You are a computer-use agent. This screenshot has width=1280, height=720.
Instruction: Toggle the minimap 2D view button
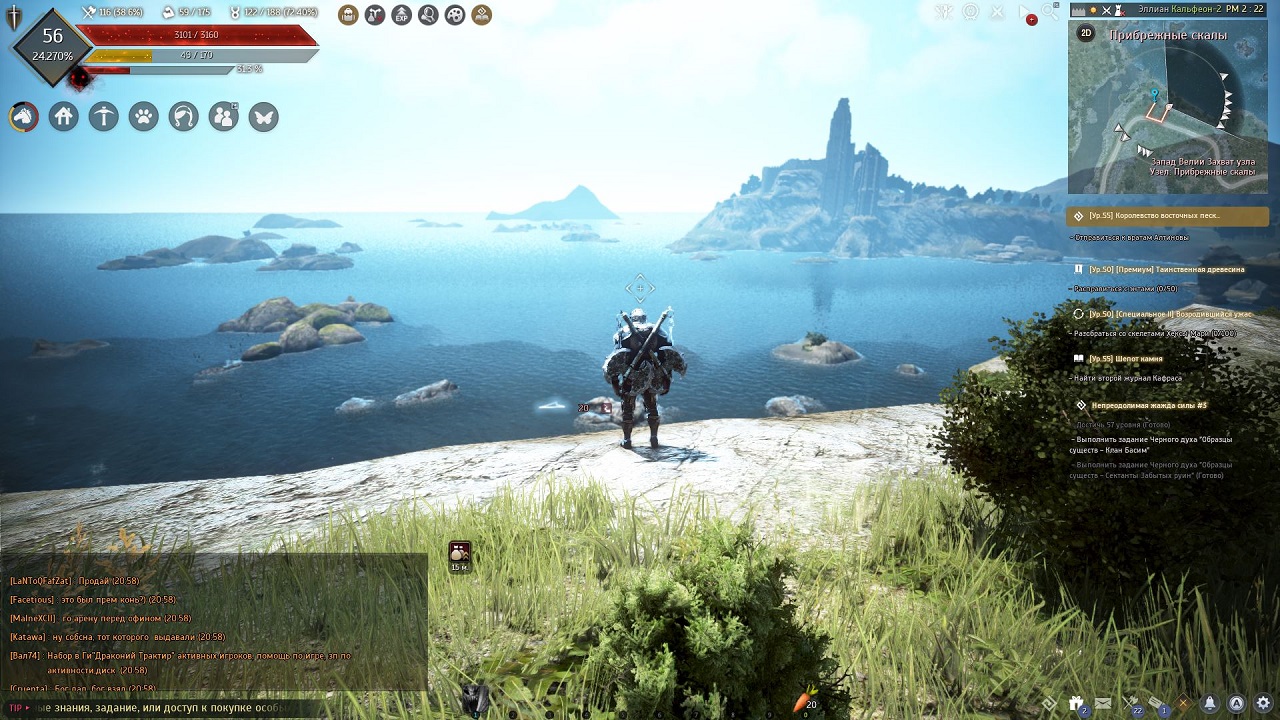coord(1086,33)
